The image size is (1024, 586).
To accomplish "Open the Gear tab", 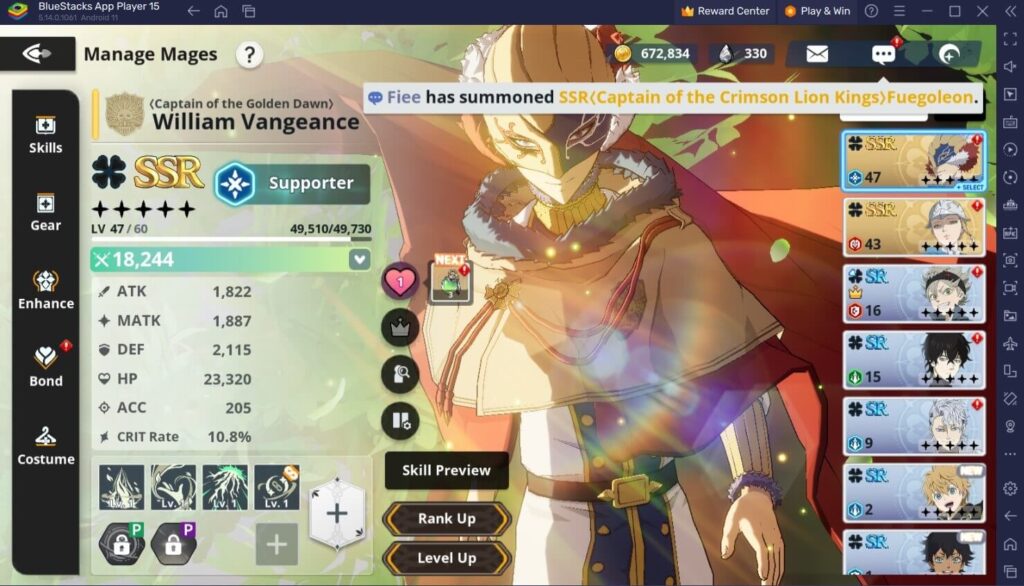I will coord(45,213).
